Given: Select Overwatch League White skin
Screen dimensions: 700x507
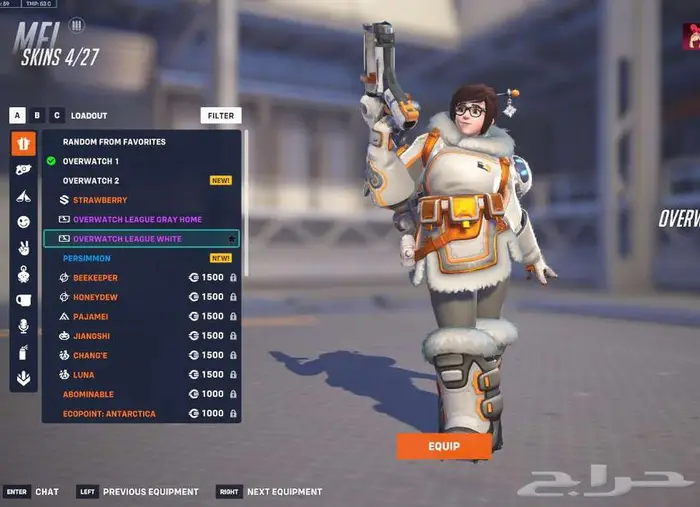Looking at the screenshot, I should click(127, 239).
